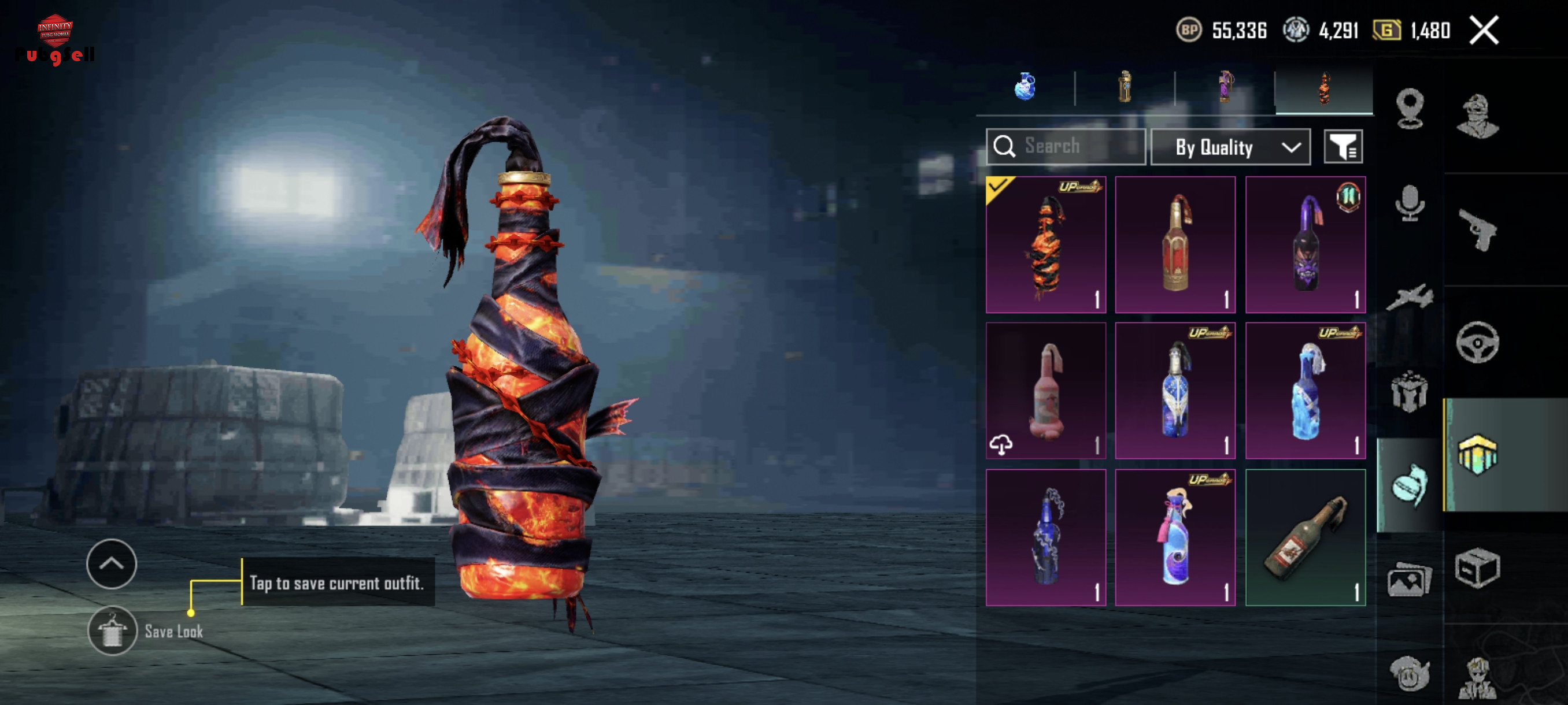Image resolution: width=1568 pixels, height=705 pixels.
Task: Open the pistol weapons category
Action: pos(1478,229)
